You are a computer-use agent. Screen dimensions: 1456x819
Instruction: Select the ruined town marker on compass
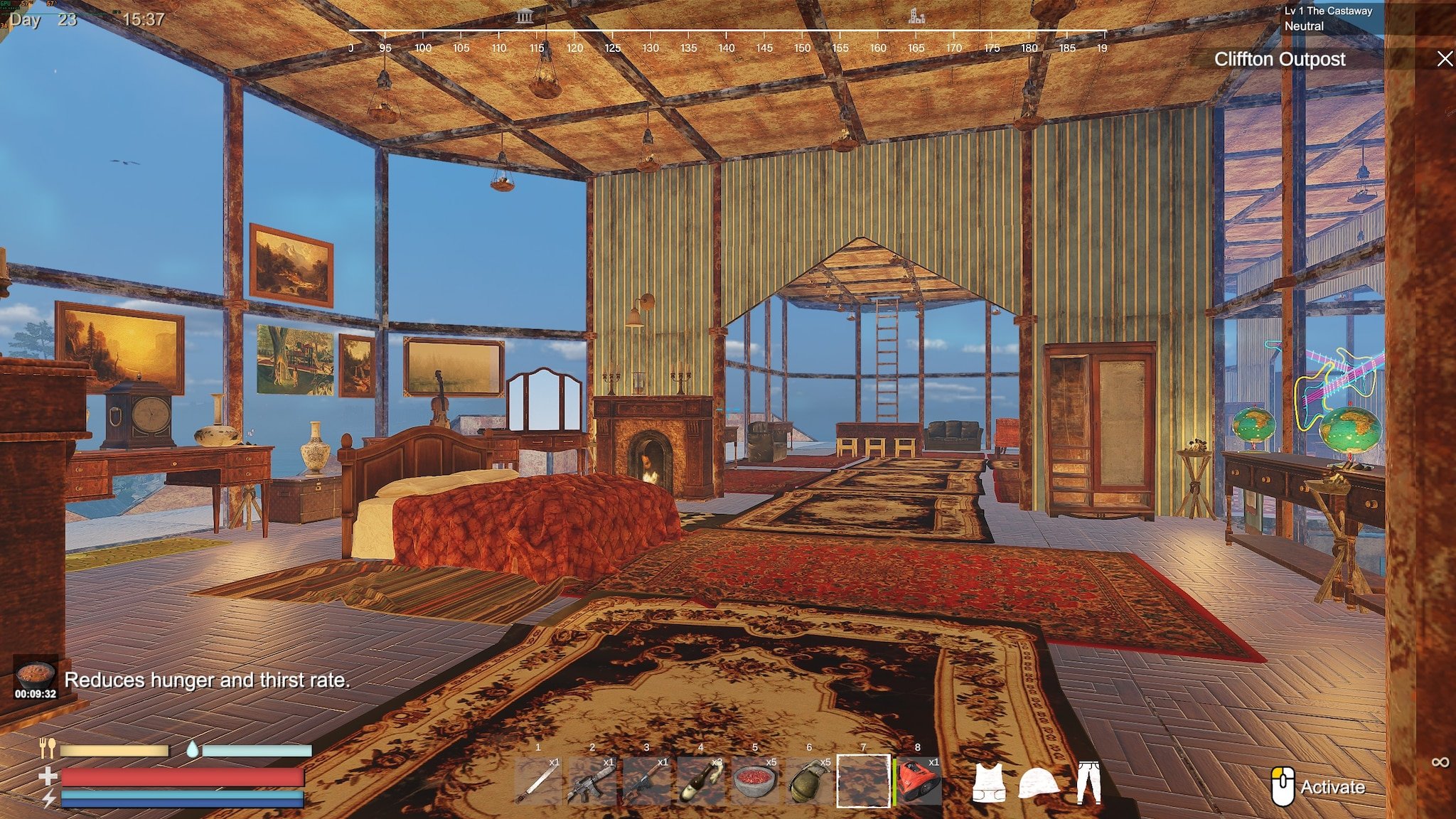[916, 16]
